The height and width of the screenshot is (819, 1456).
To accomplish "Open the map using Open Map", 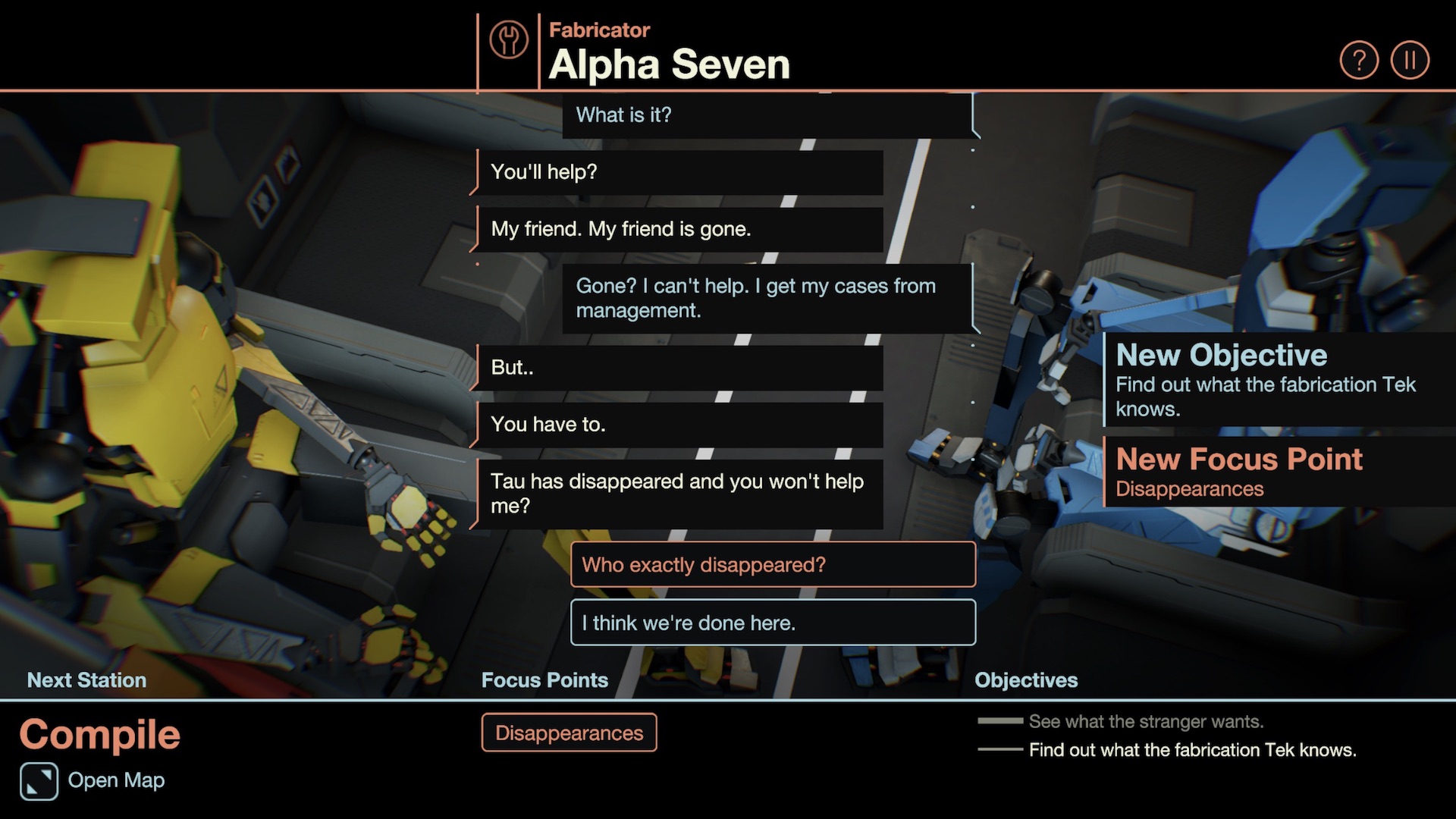I will click(115, 780).
